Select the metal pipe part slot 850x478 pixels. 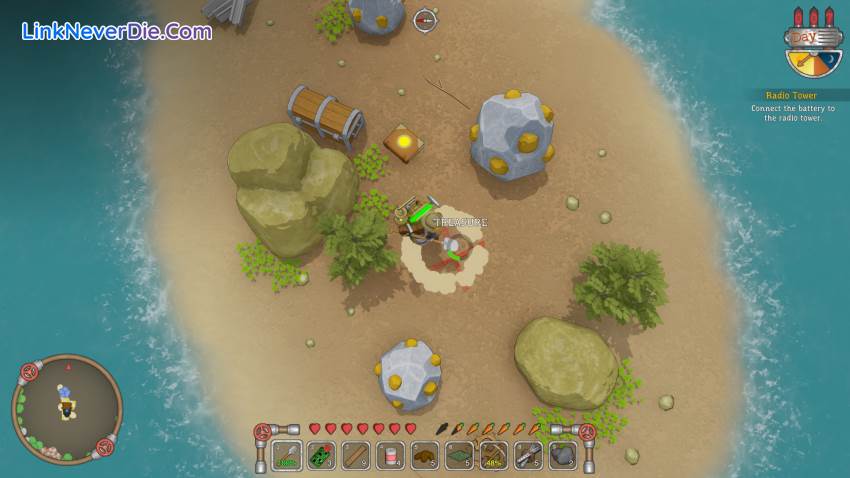tap(528, 456)
